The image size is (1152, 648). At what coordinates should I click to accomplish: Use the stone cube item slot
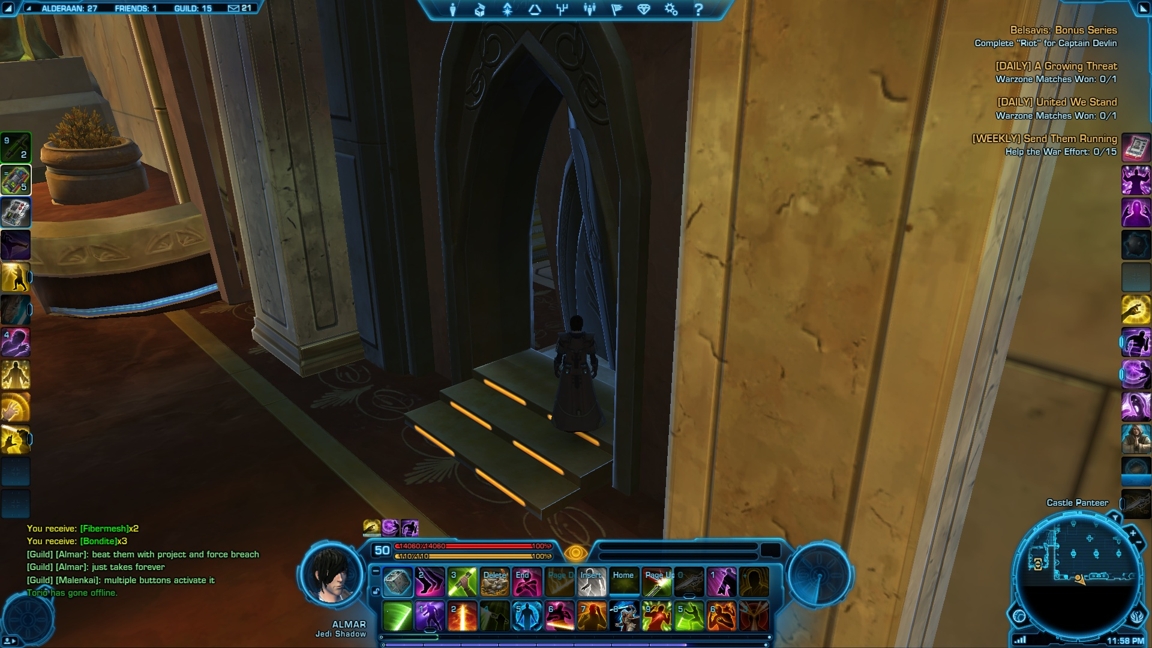(x=397, y=582)
